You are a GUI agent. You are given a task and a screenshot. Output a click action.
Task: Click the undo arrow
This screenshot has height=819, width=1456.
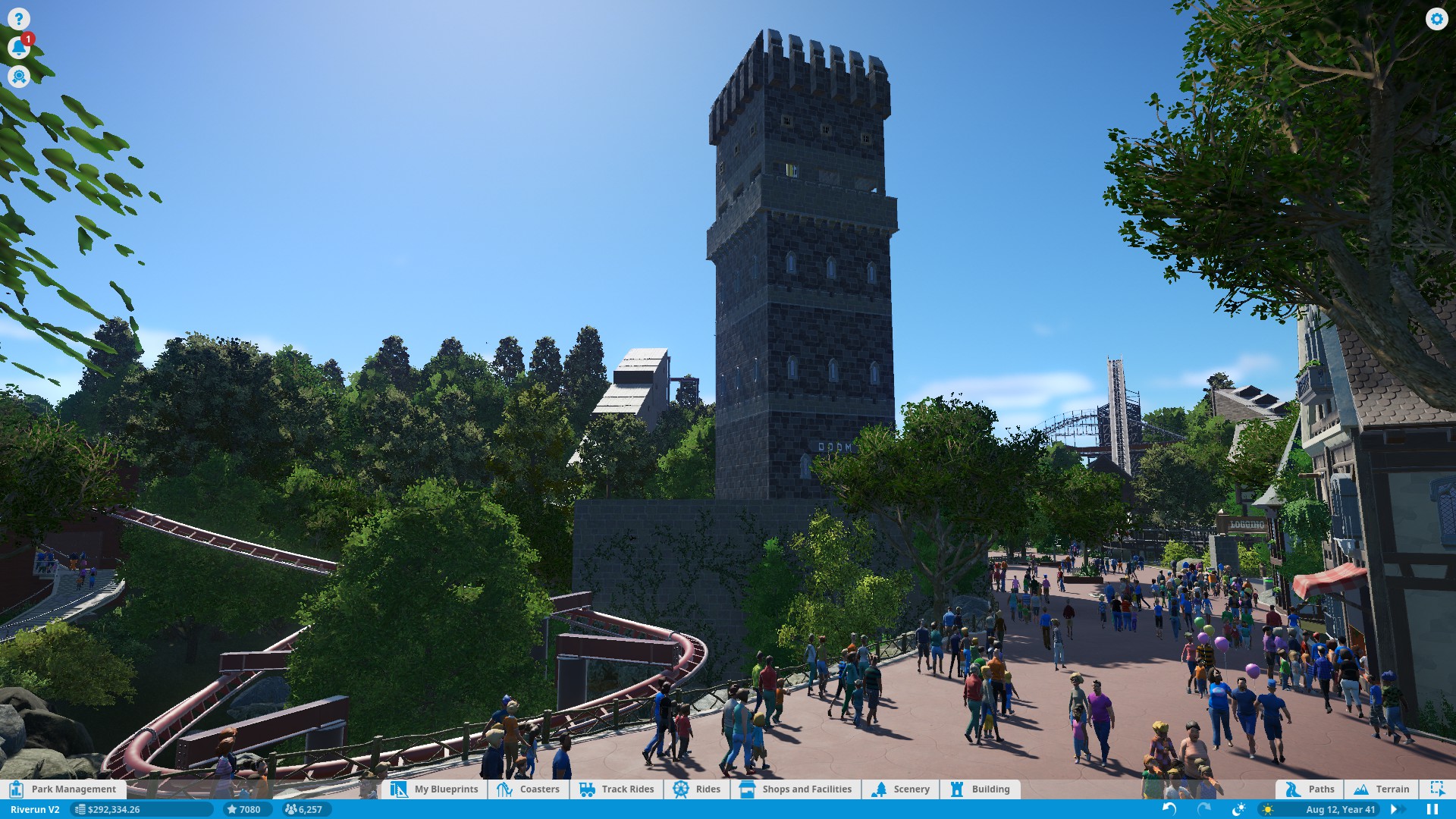[x=1169, y=809]
